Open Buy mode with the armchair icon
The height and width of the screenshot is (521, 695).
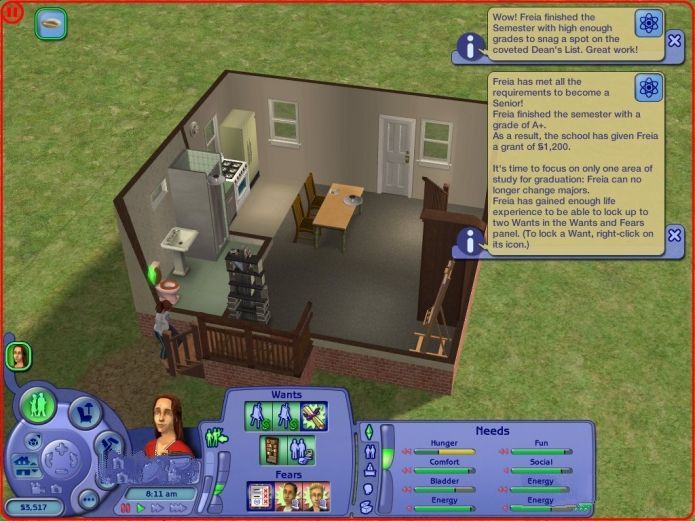(x=86, y=411)
